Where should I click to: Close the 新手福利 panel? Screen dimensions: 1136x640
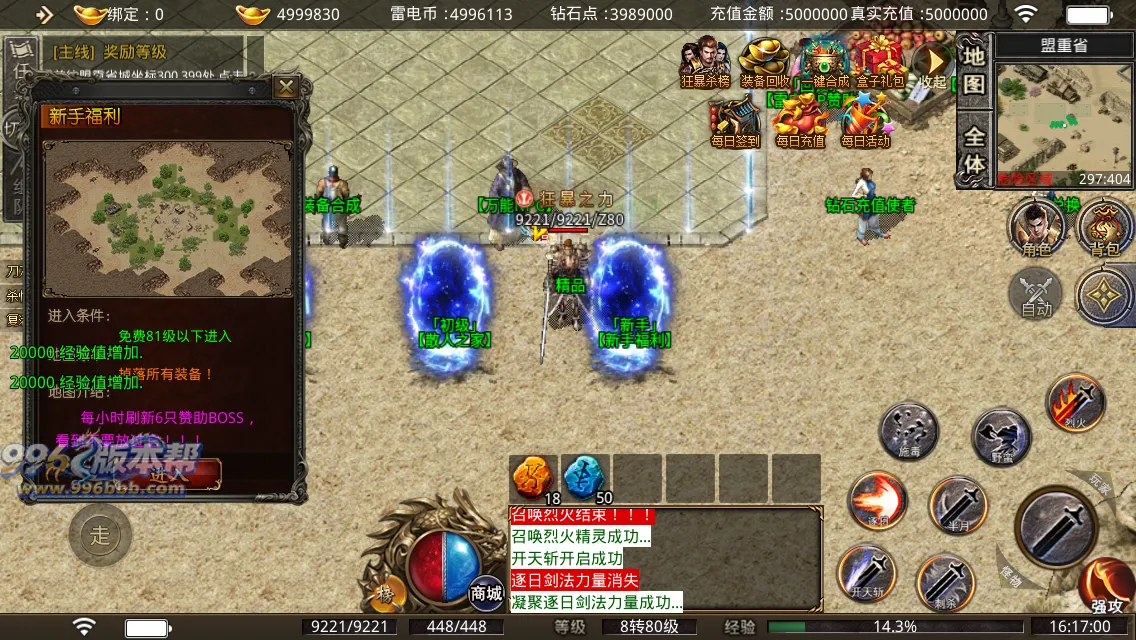287,87
